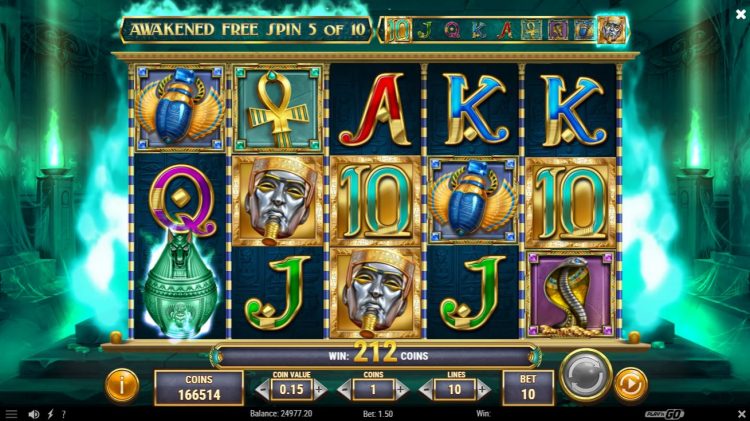Spin the reels with the round button
This screenshot has width=750, height=421.
coord(586,376)
